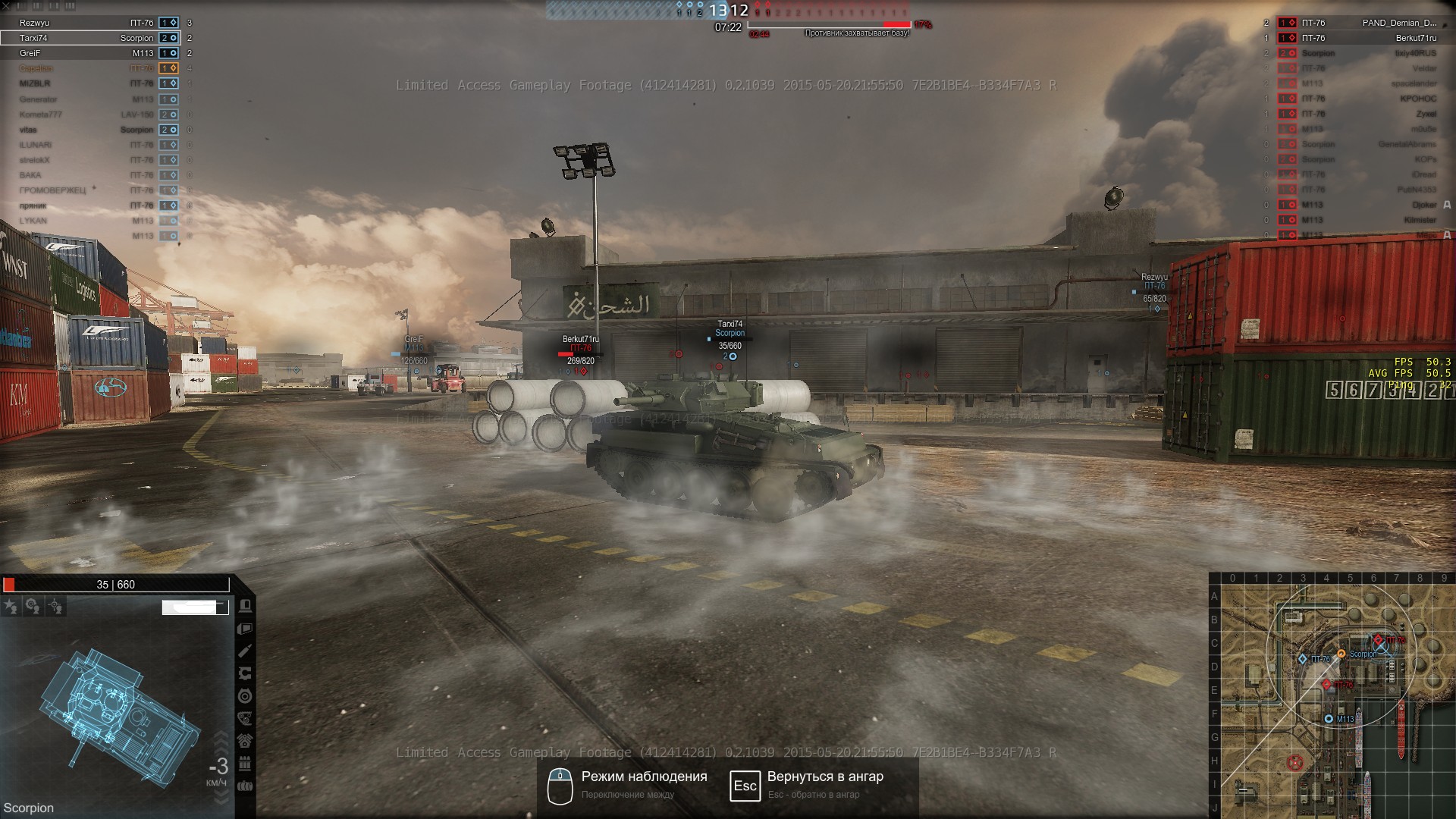Choose the Tarxi74 Scorpion player row

pos(89,38)
